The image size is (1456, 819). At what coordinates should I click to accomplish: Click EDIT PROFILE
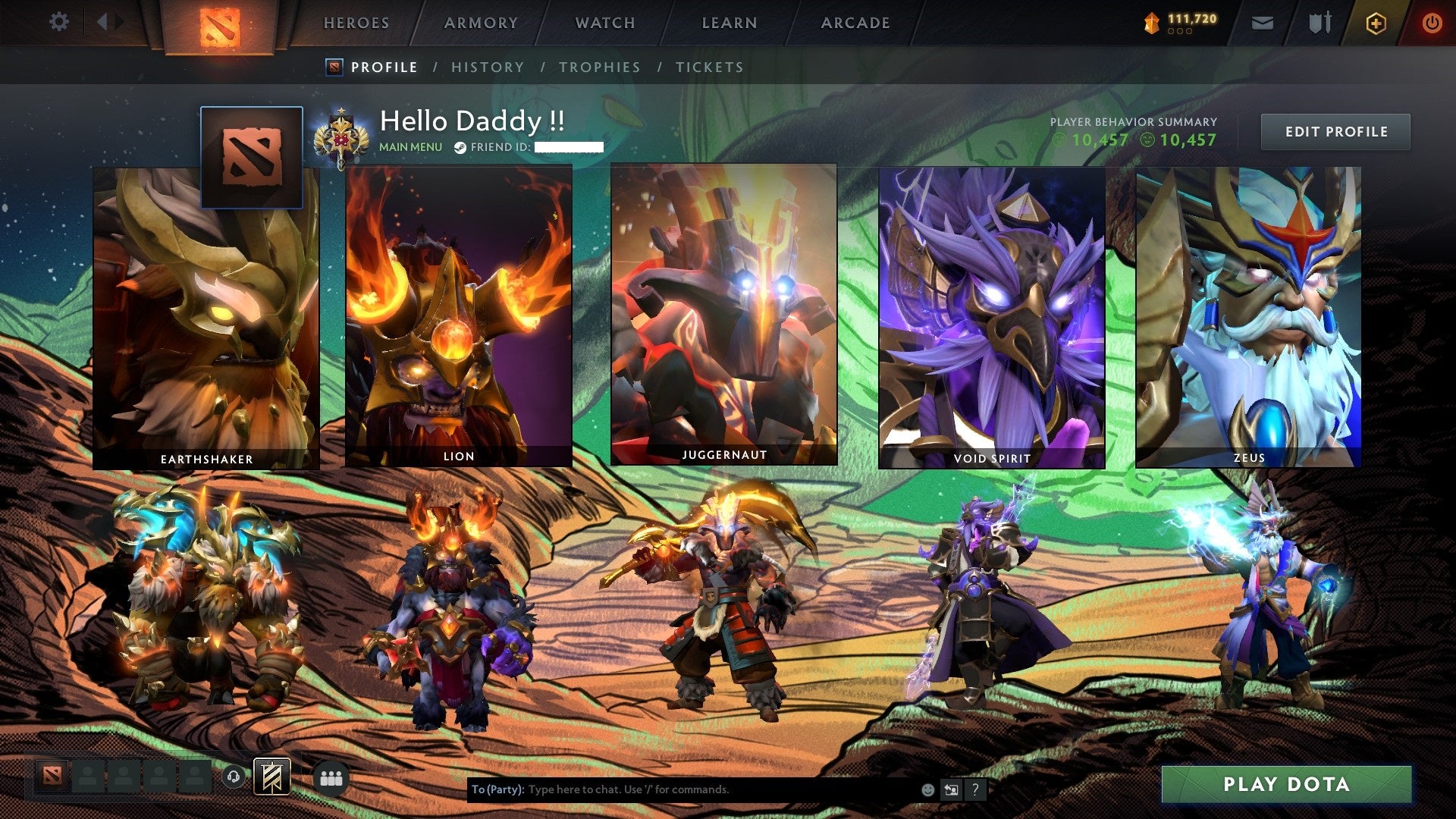coord(1335,131)
